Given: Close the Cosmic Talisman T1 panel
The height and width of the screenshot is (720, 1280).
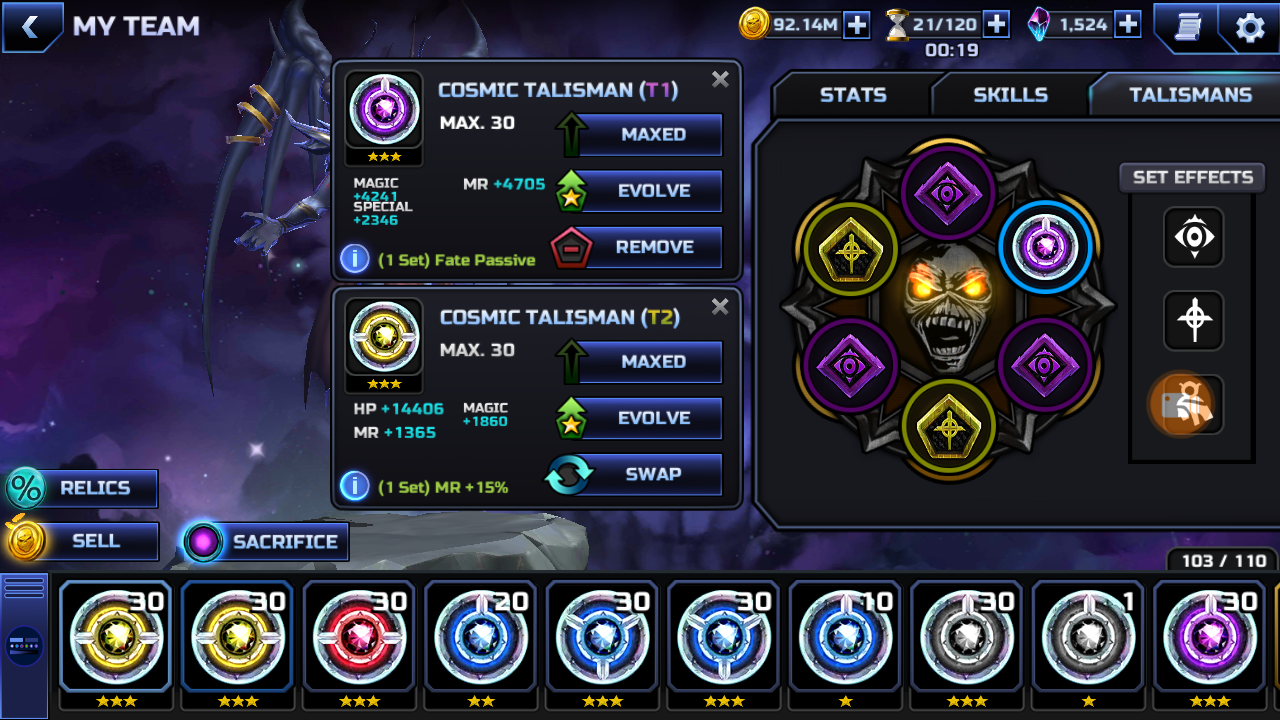Looking at the screenshot, I should [x=720, y=80].
